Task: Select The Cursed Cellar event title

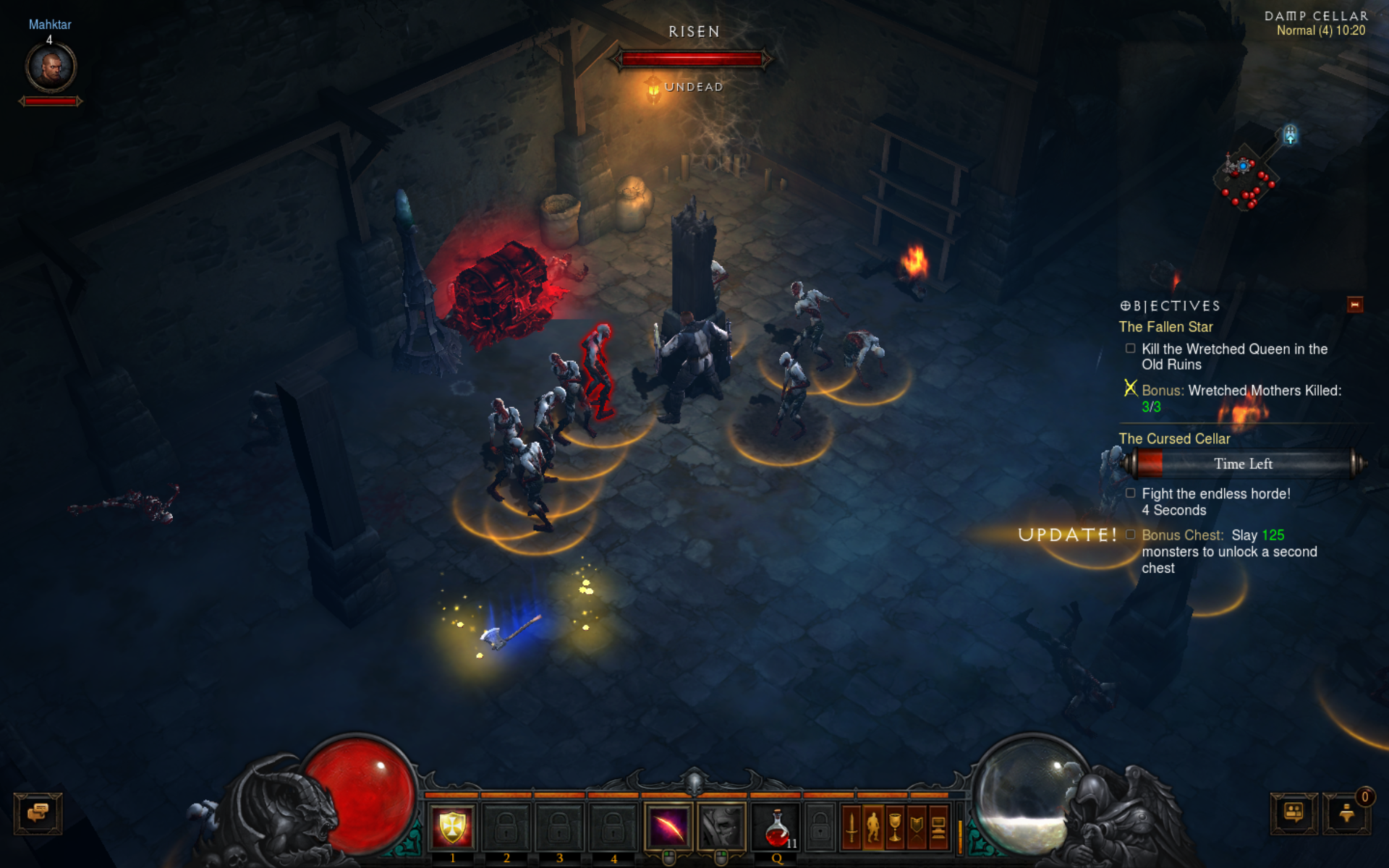Action: point(1174,439)
